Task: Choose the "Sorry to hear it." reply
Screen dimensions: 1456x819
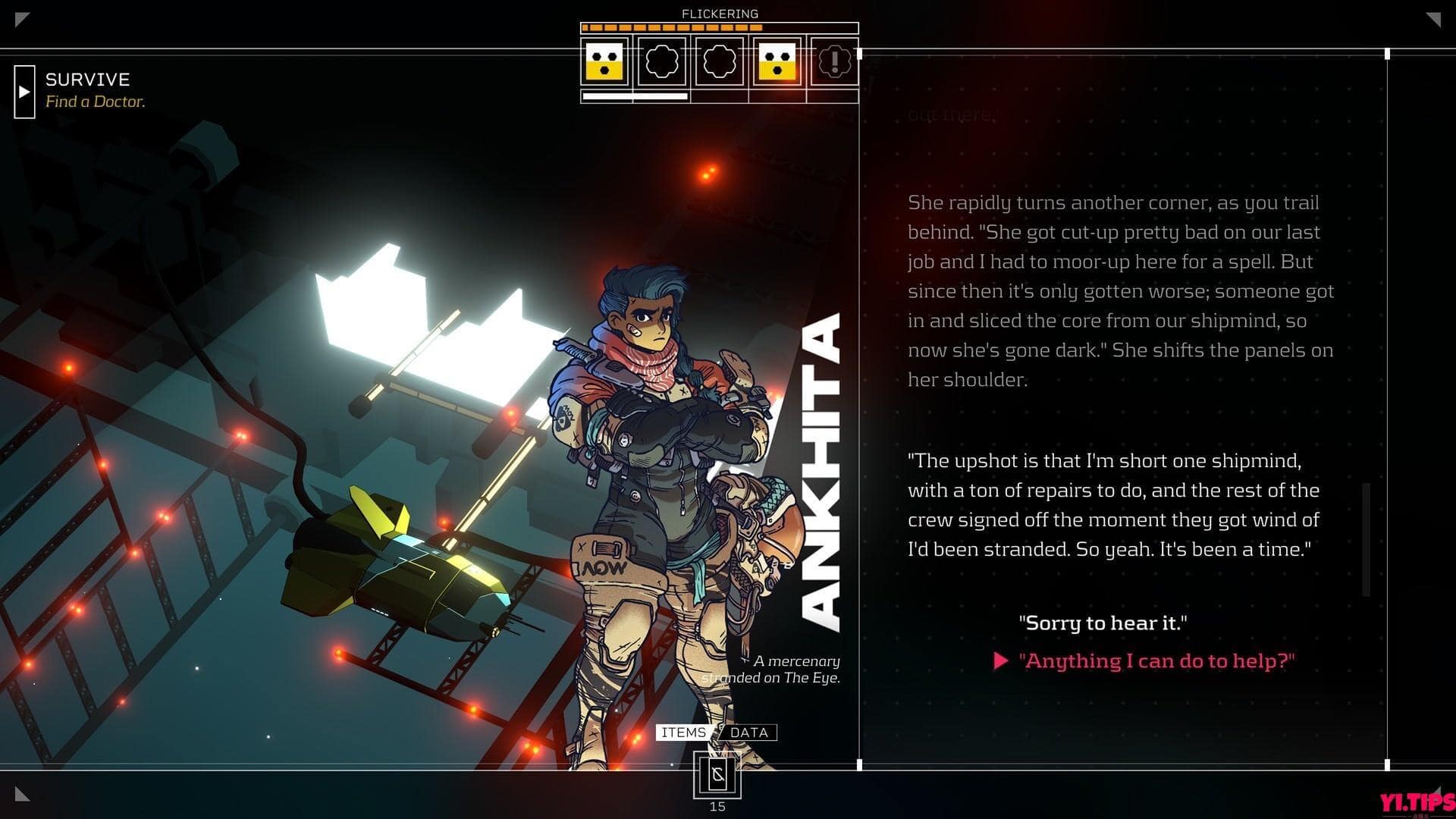Action: pos(1103,623)
